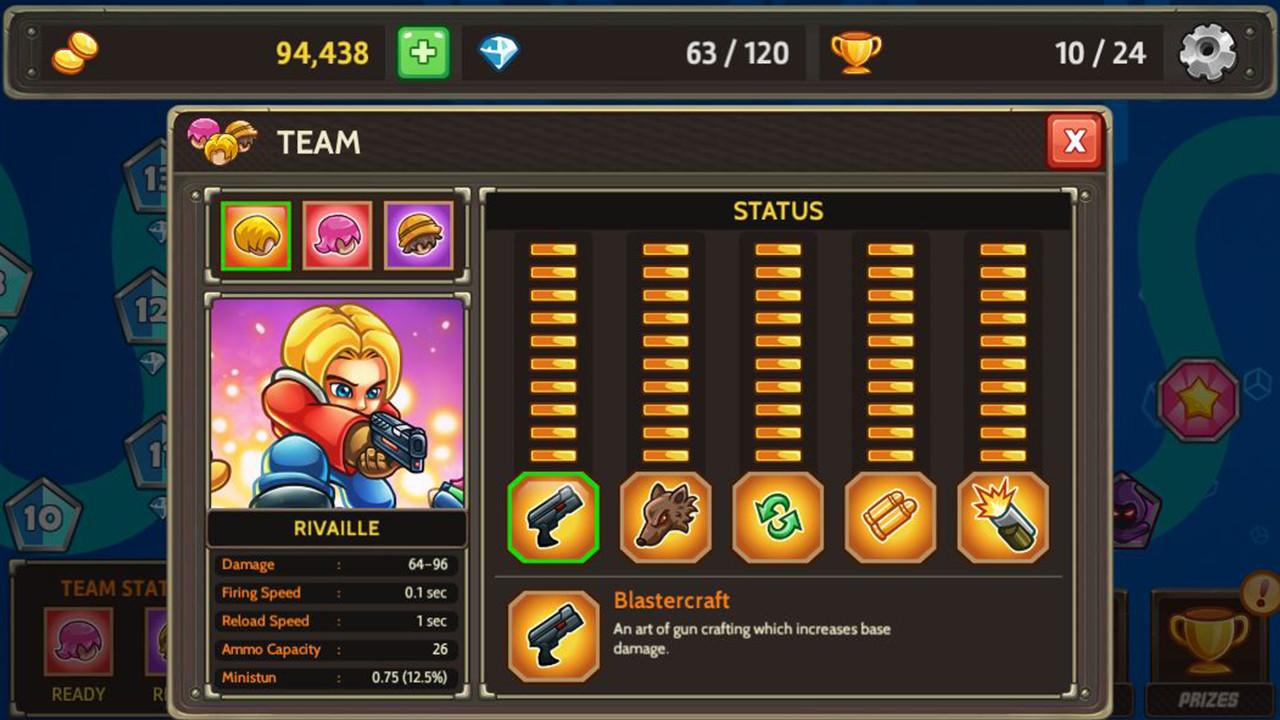Click the top level bar of the first skill
The height and width of the screenshot is (720, 1280).
coord(553,246)
